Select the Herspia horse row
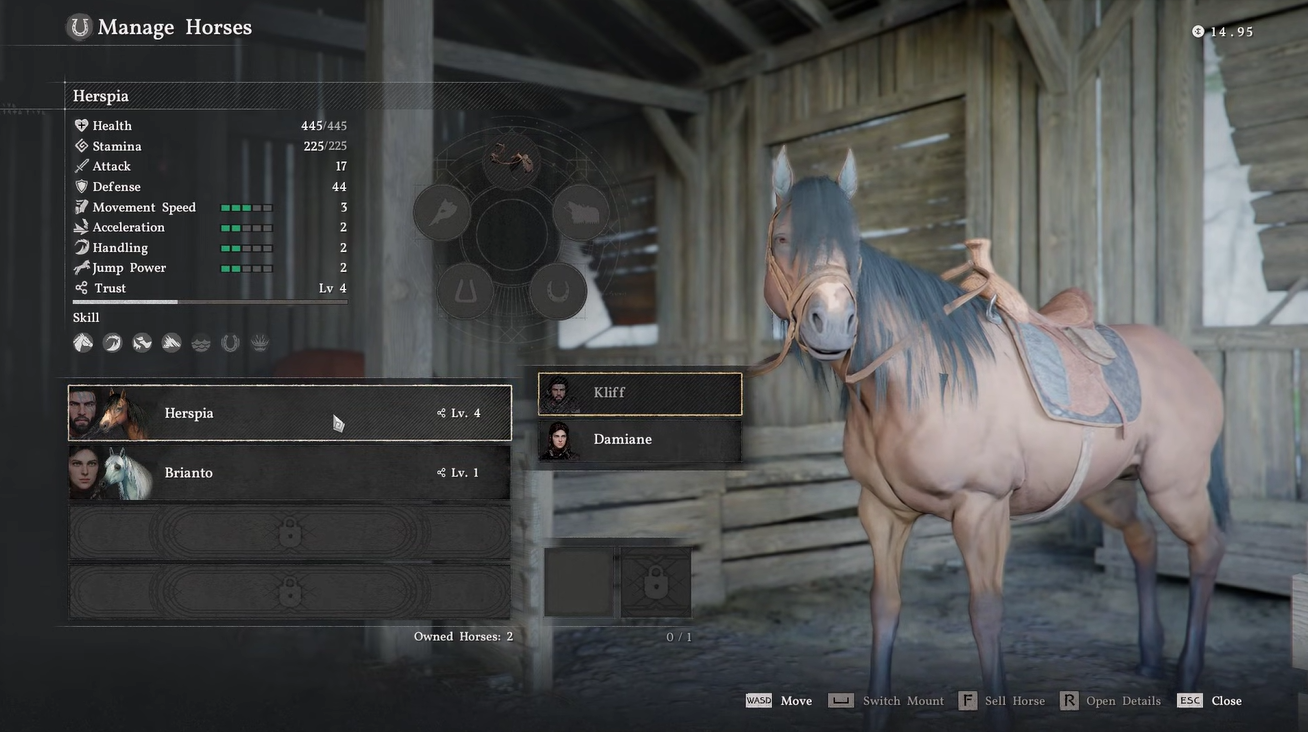 [289, 413]
